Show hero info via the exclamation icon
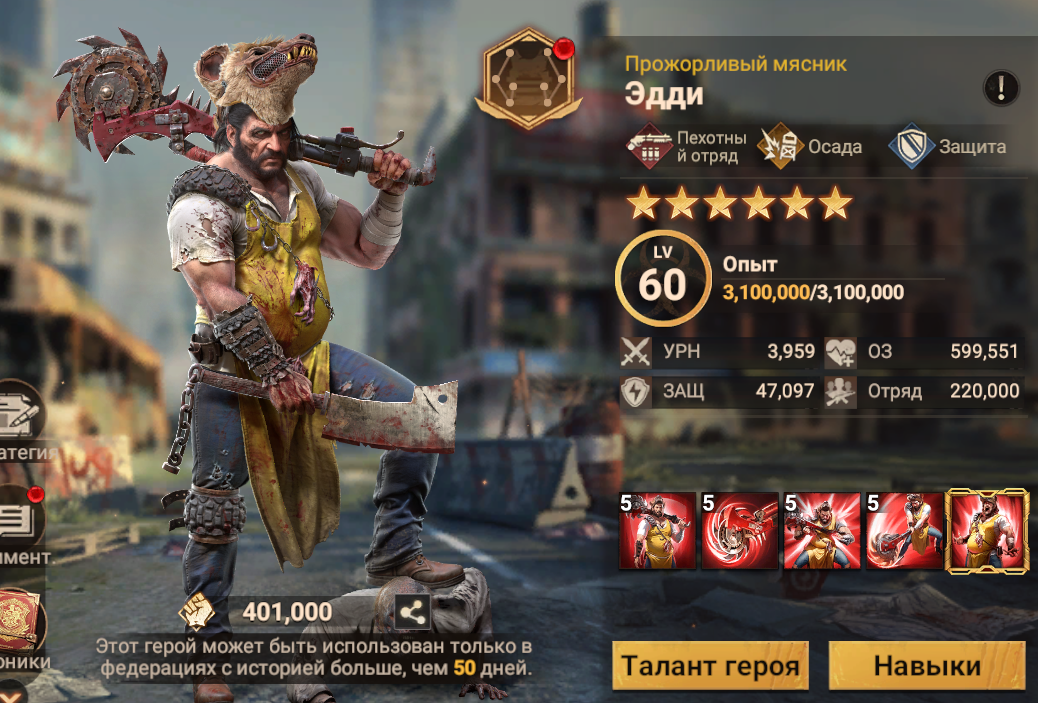This screenshot has height=703, width=1038. point(1000,88)
